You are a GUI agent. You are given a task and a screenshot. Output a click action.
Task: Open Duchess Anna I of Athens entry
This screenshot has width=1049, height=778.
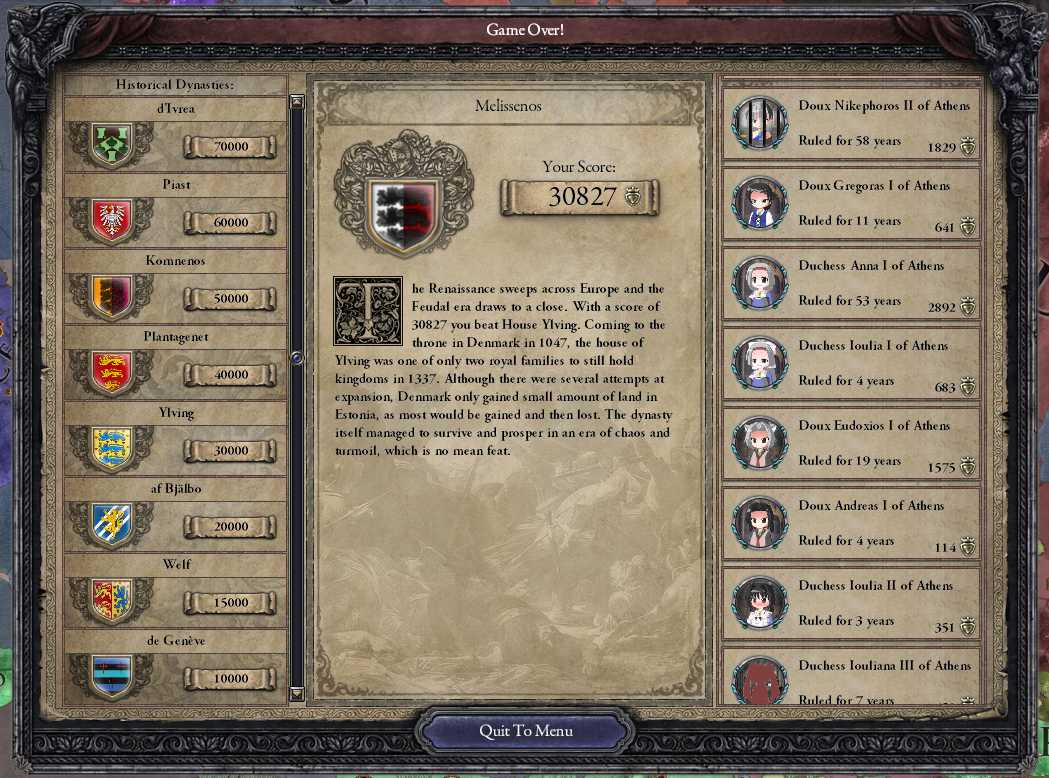(x=850, y=283)
